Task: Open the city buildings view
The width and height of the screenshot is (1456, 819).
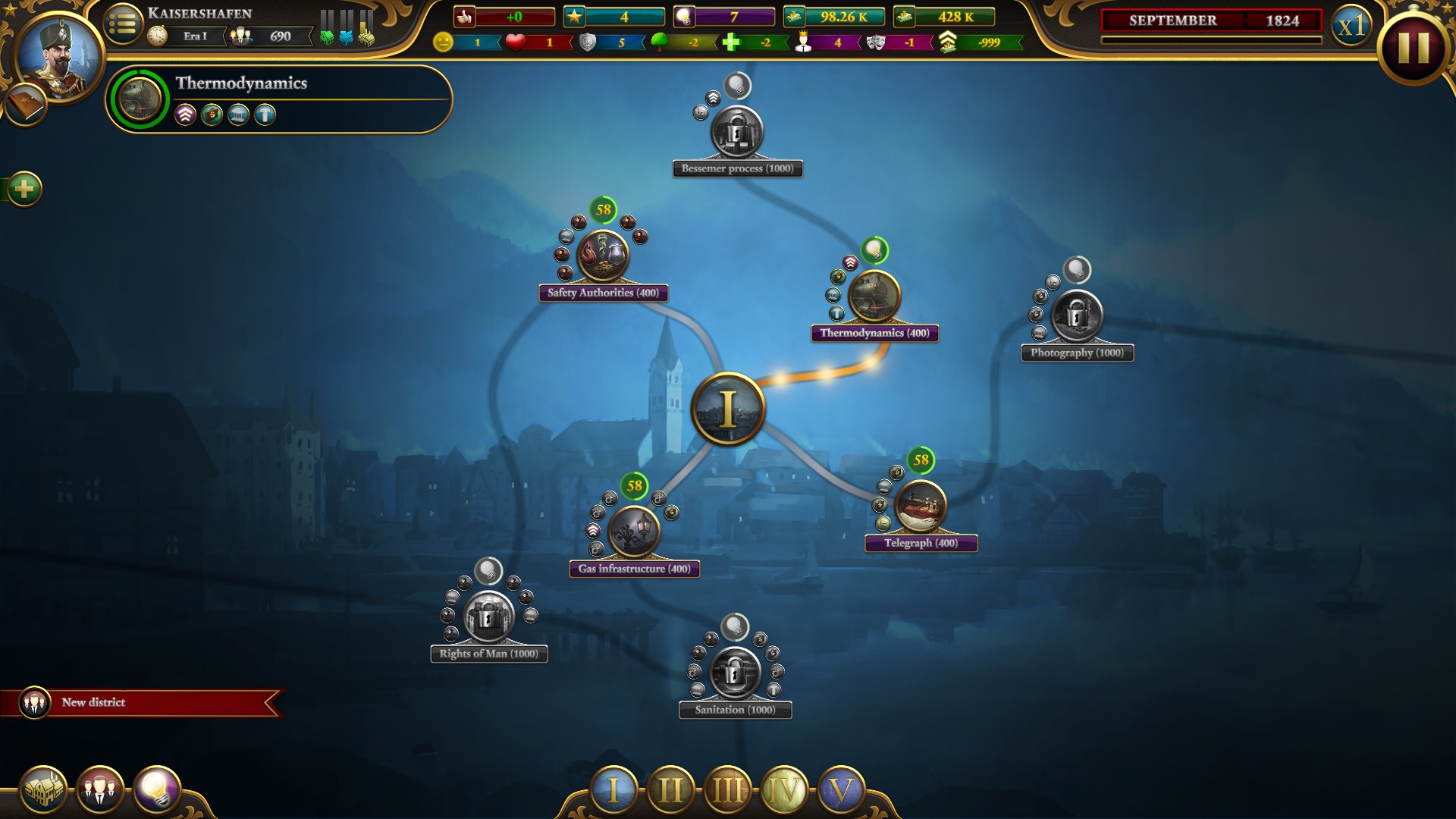Action: [x=43, y=790]
